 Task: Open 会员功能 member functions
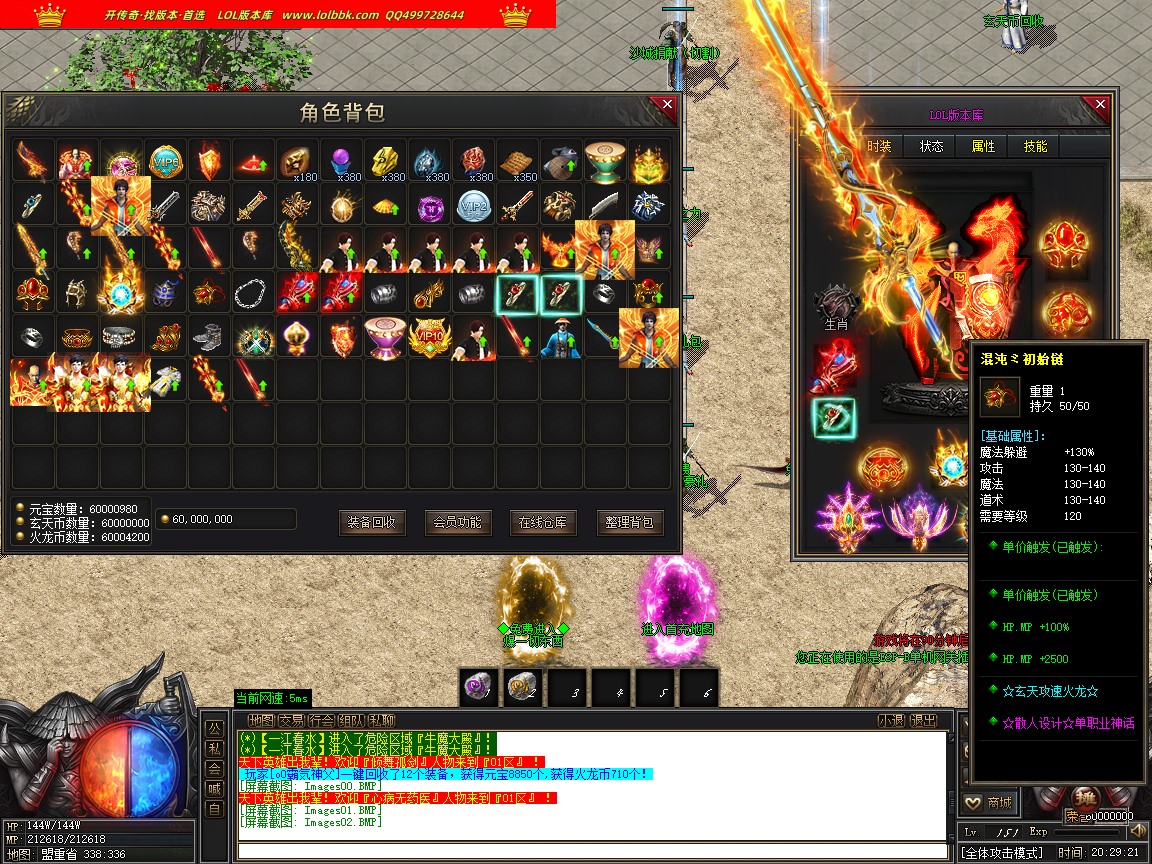(x=458, y=522)
